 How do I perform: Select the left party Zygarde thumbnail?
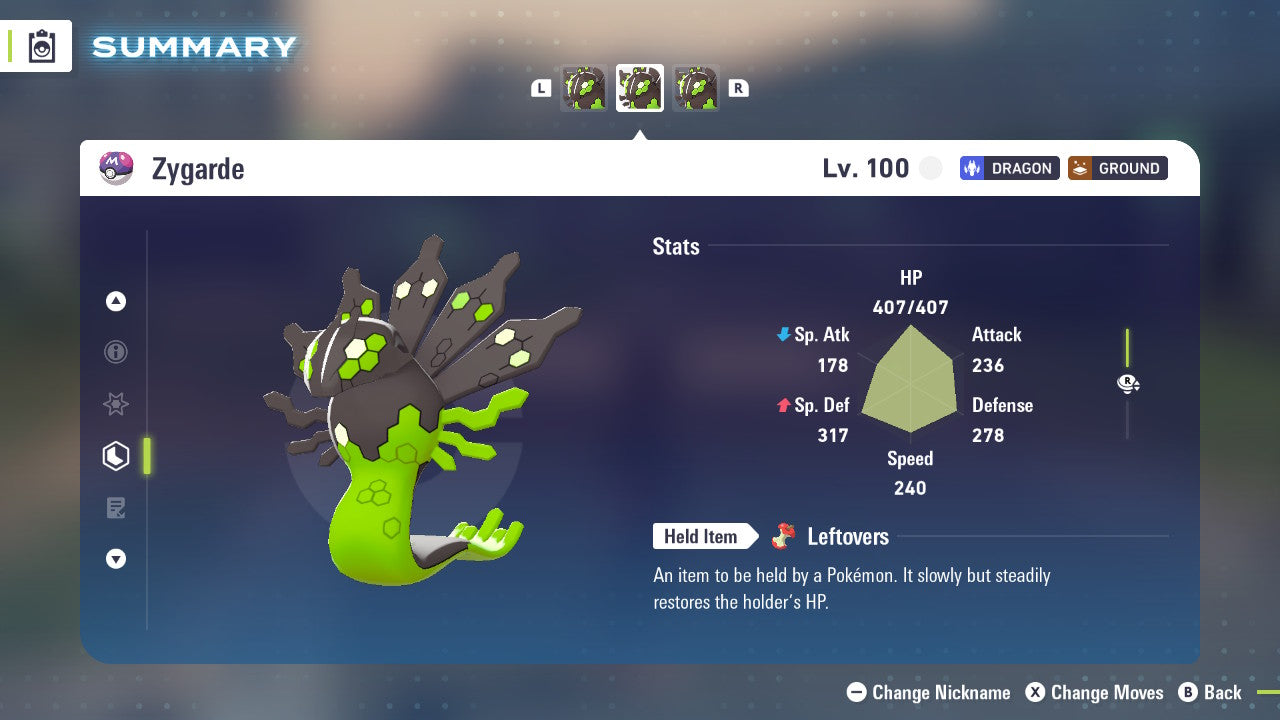click(584, 87)
